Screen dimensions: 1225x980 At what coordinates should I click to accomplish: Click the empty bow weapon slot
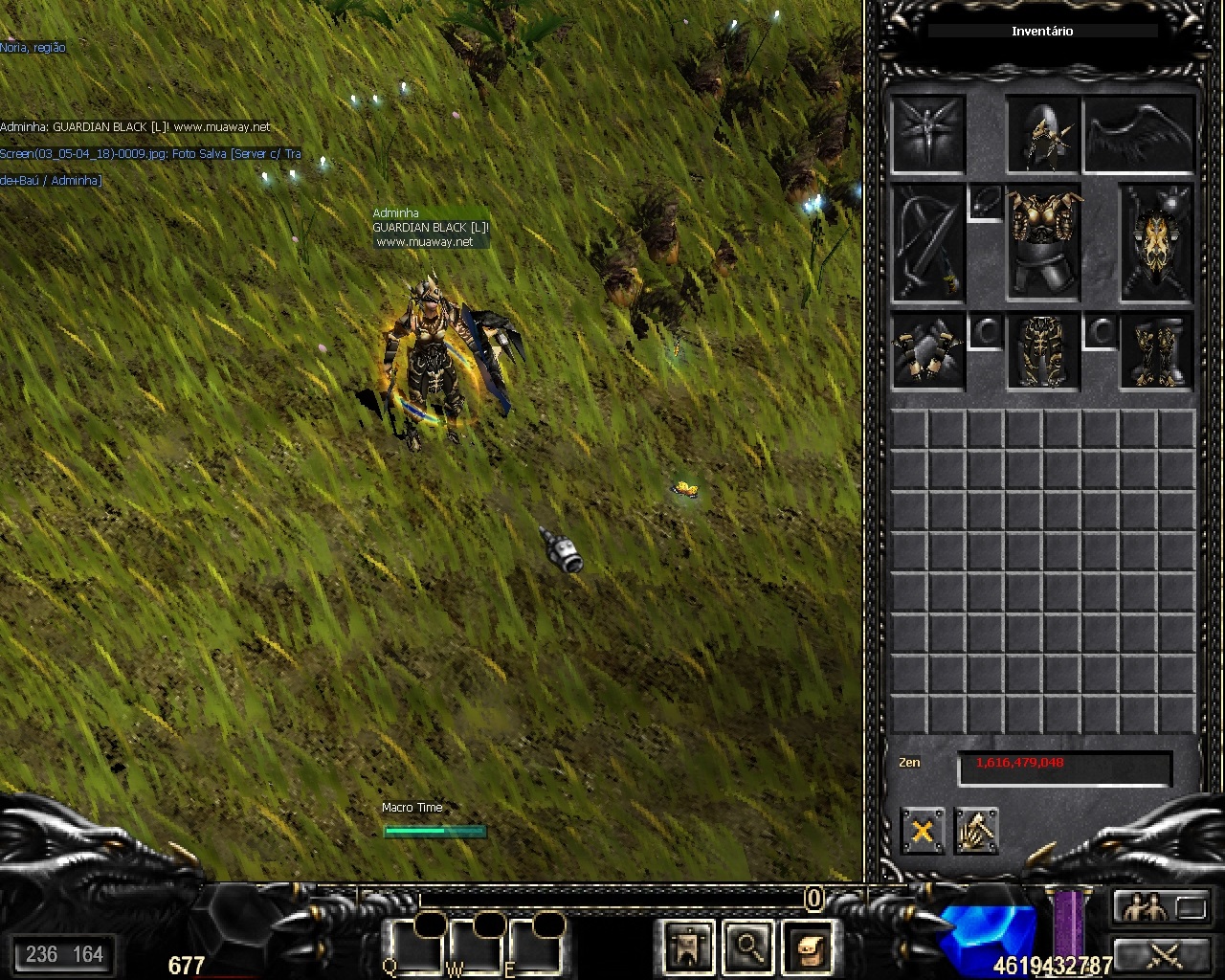click(927, 243)
